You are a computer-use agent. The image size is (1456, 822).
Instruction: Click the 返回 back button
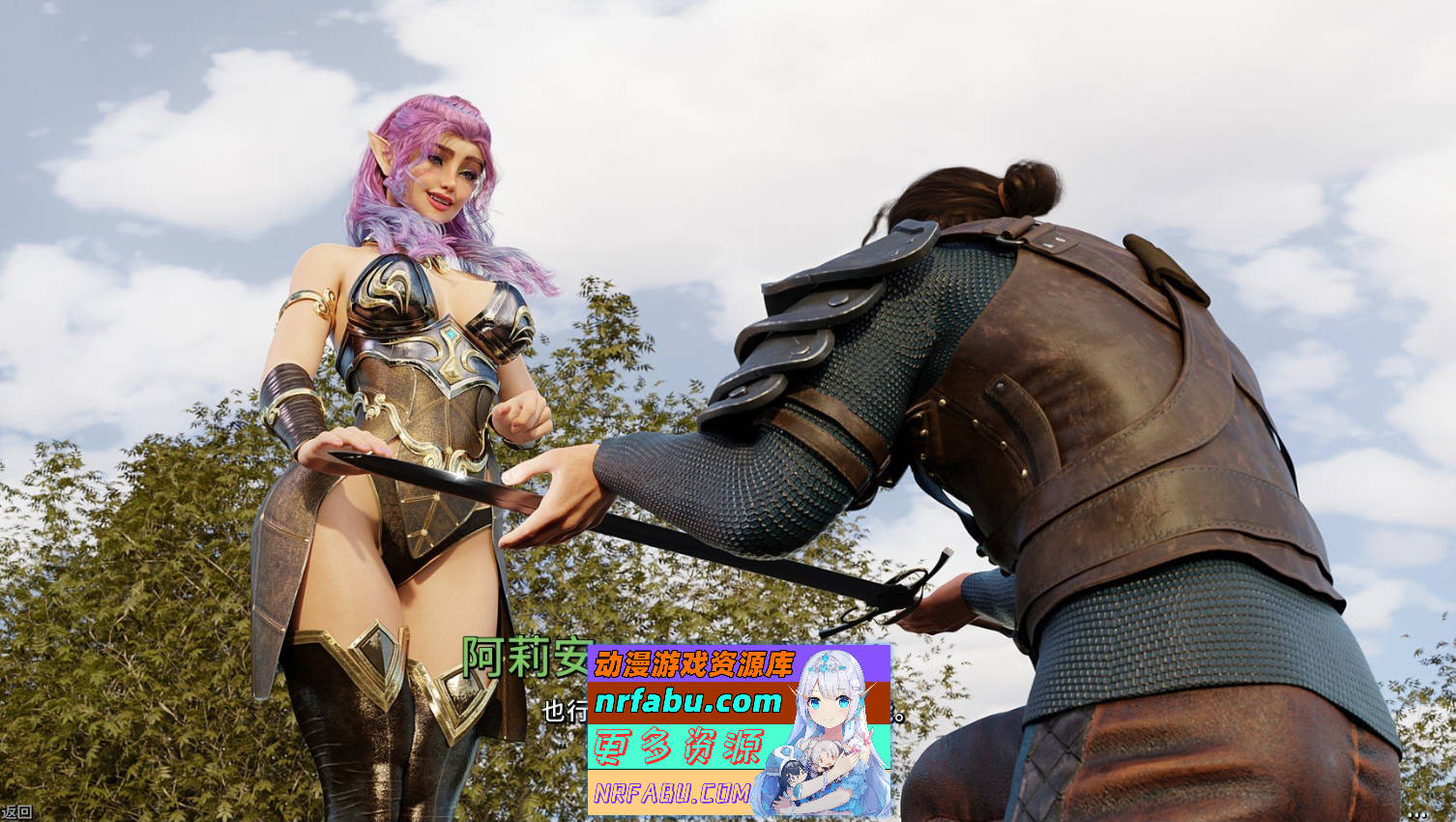16,812
